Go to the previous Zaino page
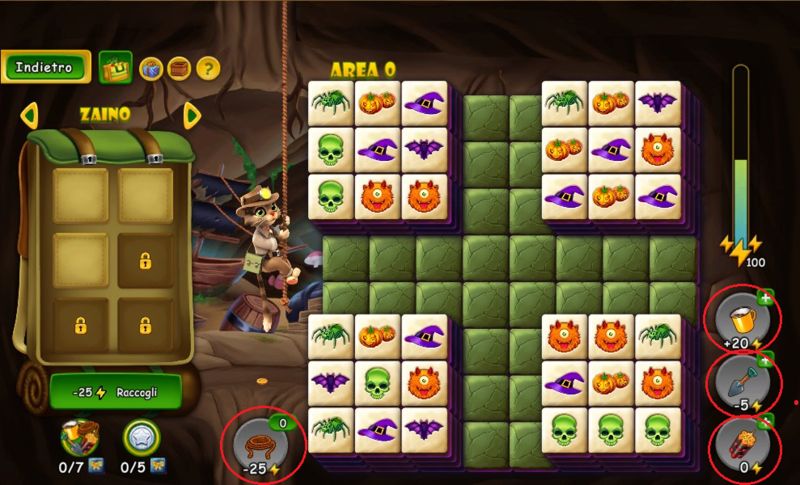The width and height of the screenshot is (800, 485). [29, 114]
